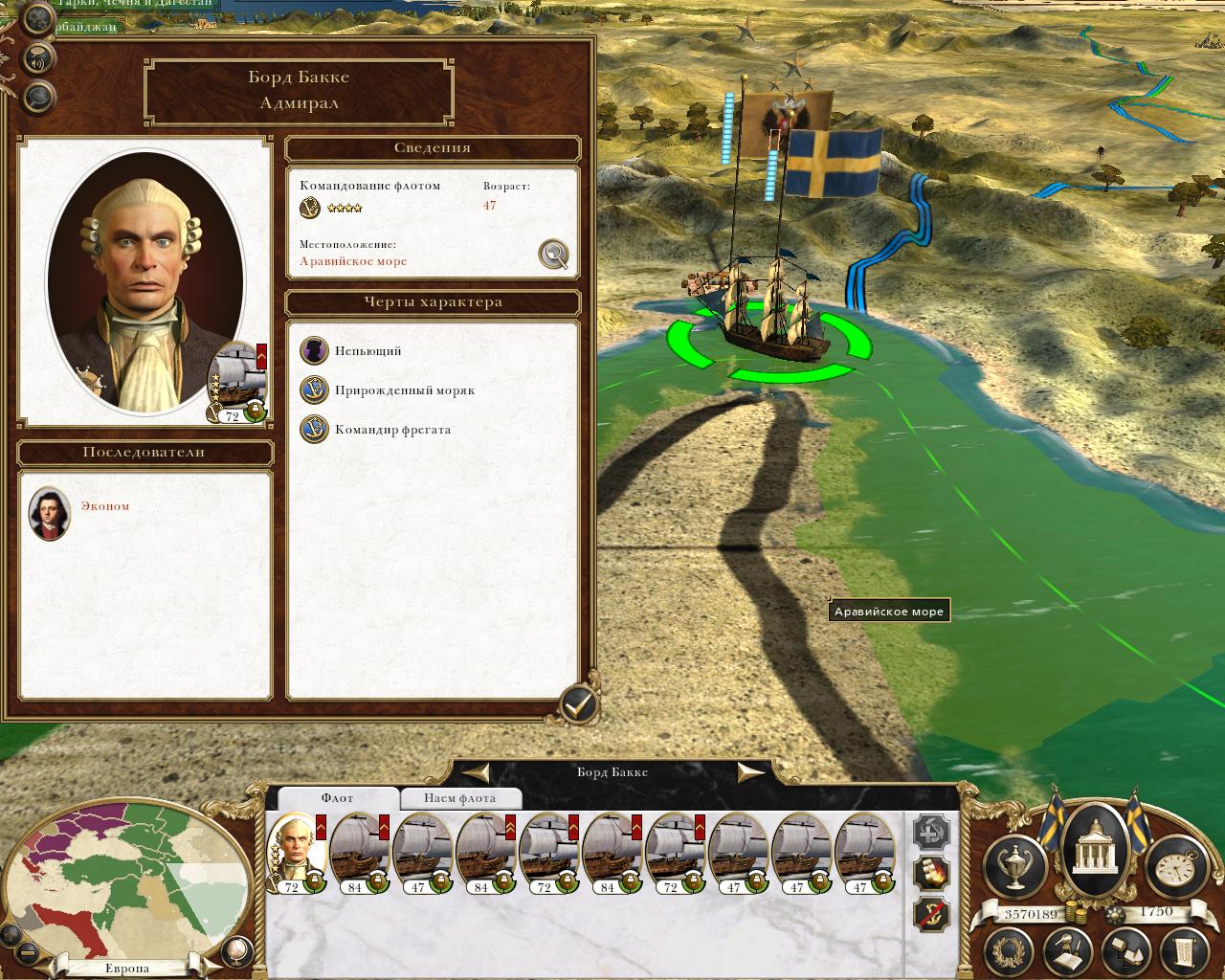Switch to the Наем флота tab

(459, 798)
